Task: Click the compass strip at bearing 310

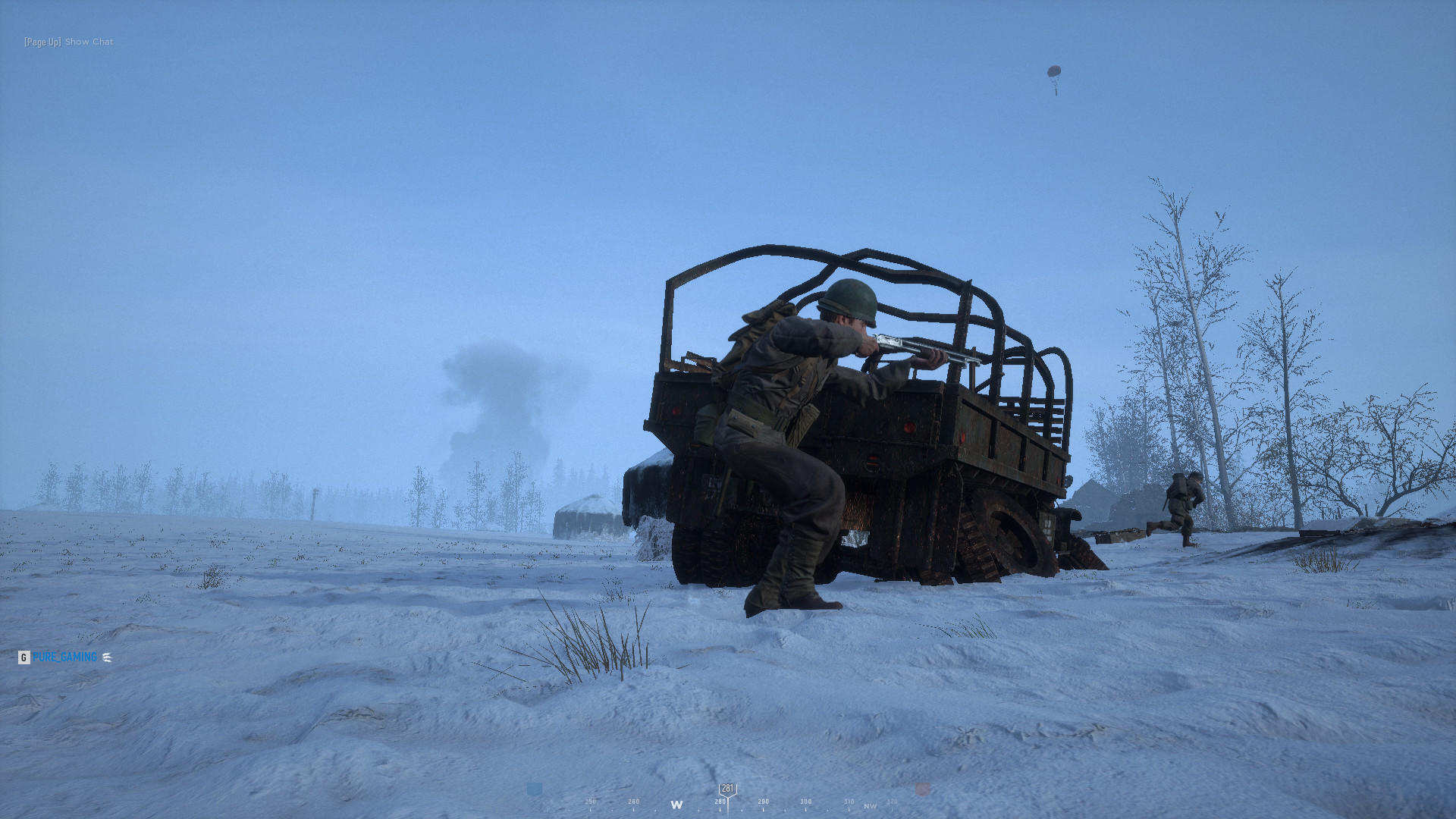Action: point(849,801)
